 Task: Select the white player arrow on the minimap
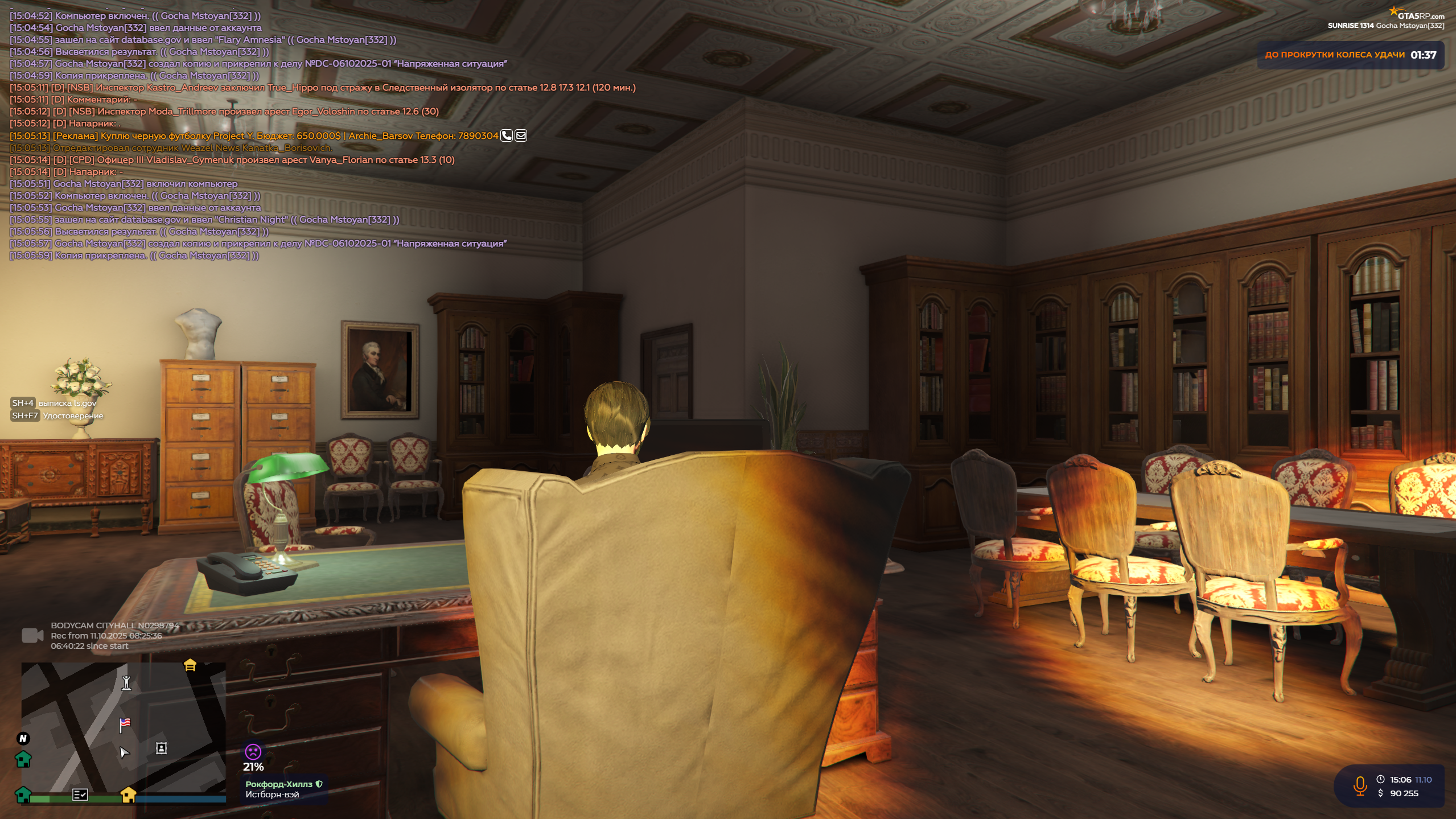pos(124,752)
